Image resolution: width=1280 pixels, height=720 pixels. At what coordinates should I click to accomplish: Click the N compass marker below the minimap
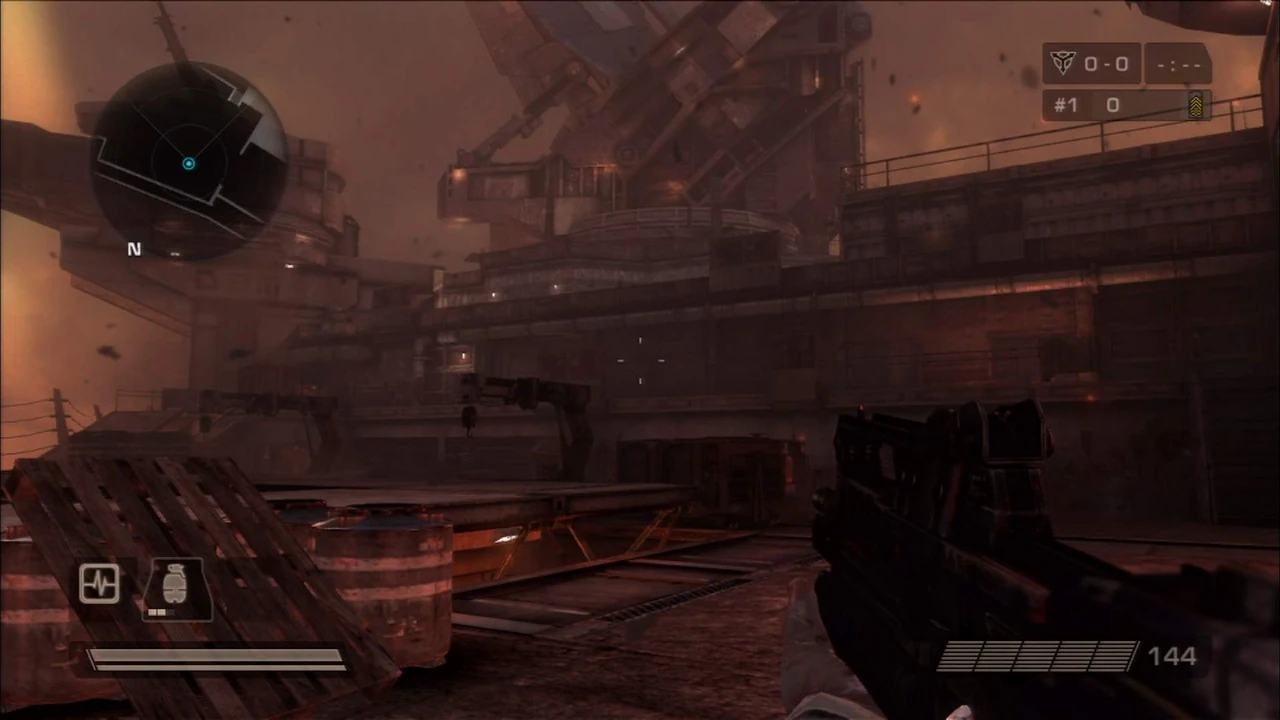coord(134,249)
